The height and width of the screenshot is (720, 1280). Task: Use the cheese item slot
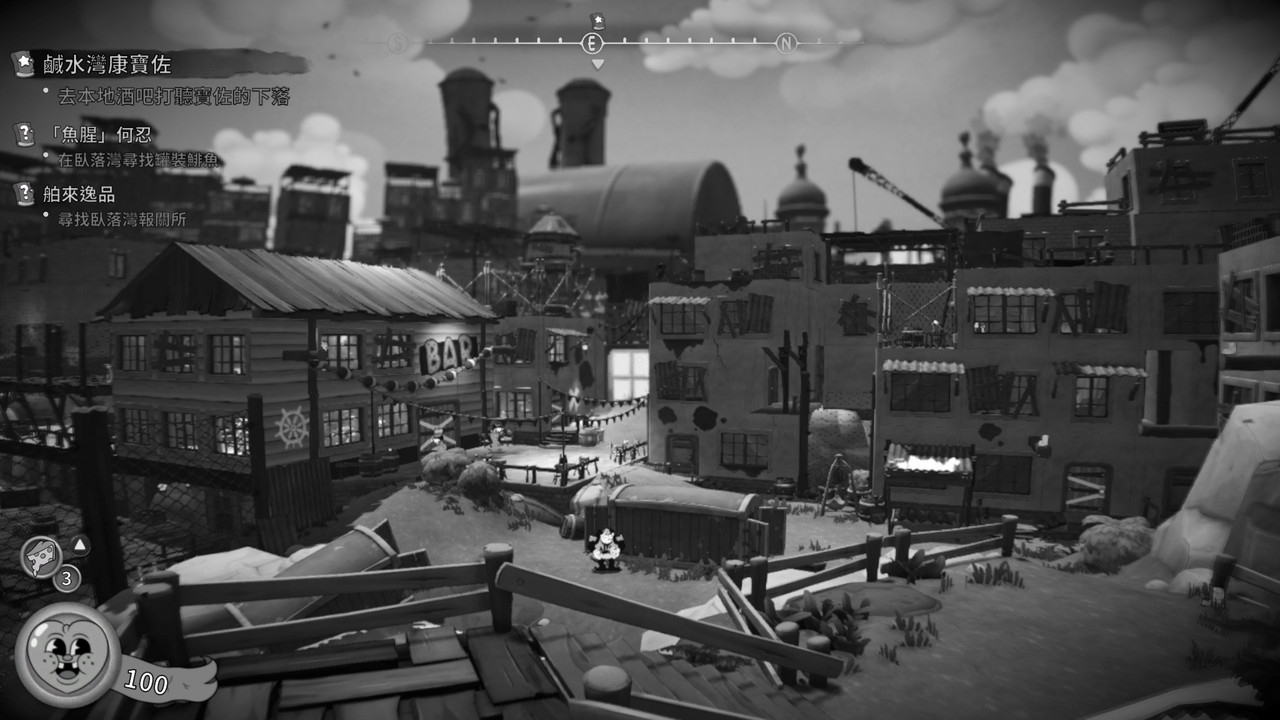(41, 557)
